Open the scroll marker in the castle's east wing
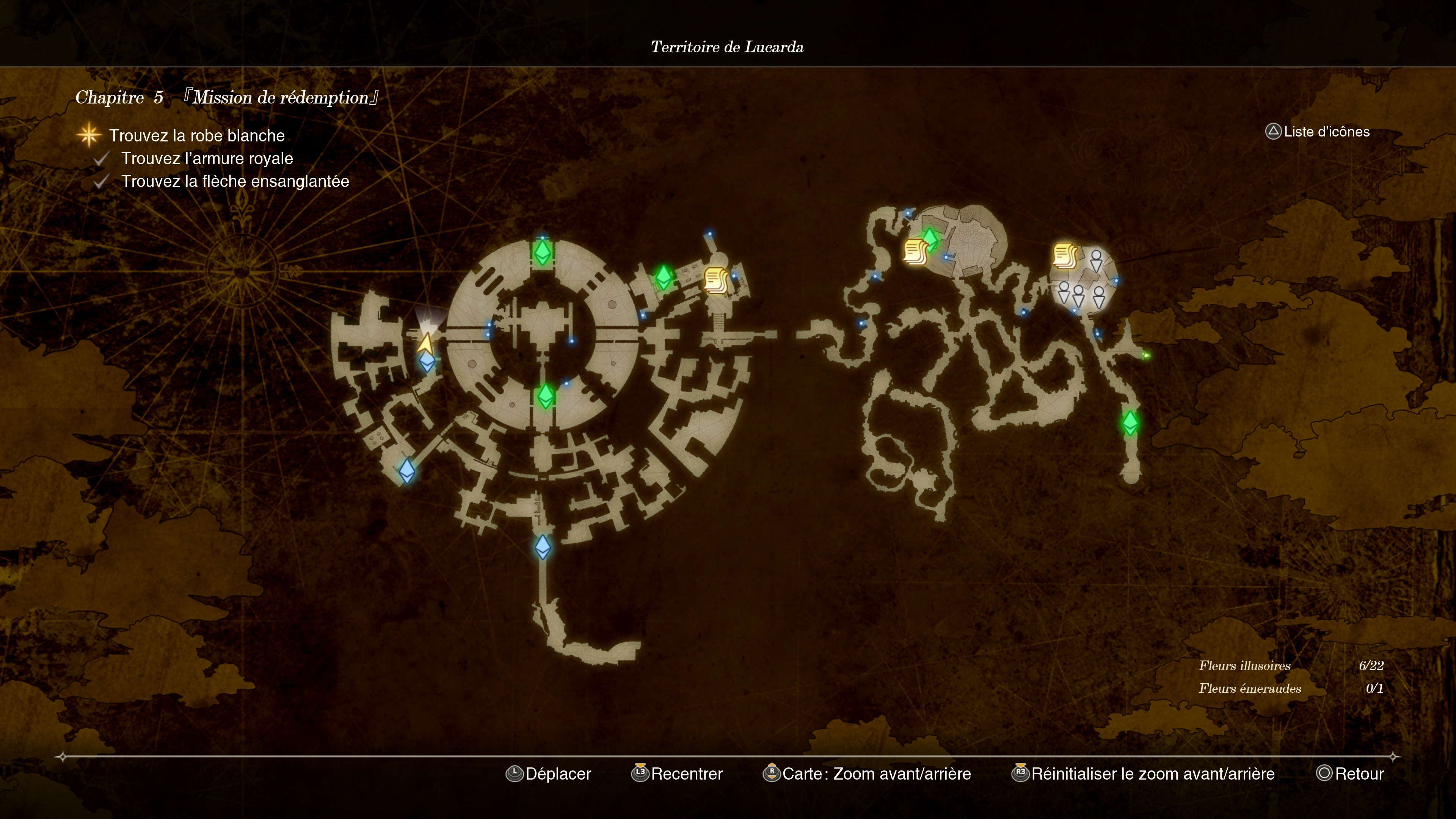Screen dimensions: 1456x819 click(715, 280)
